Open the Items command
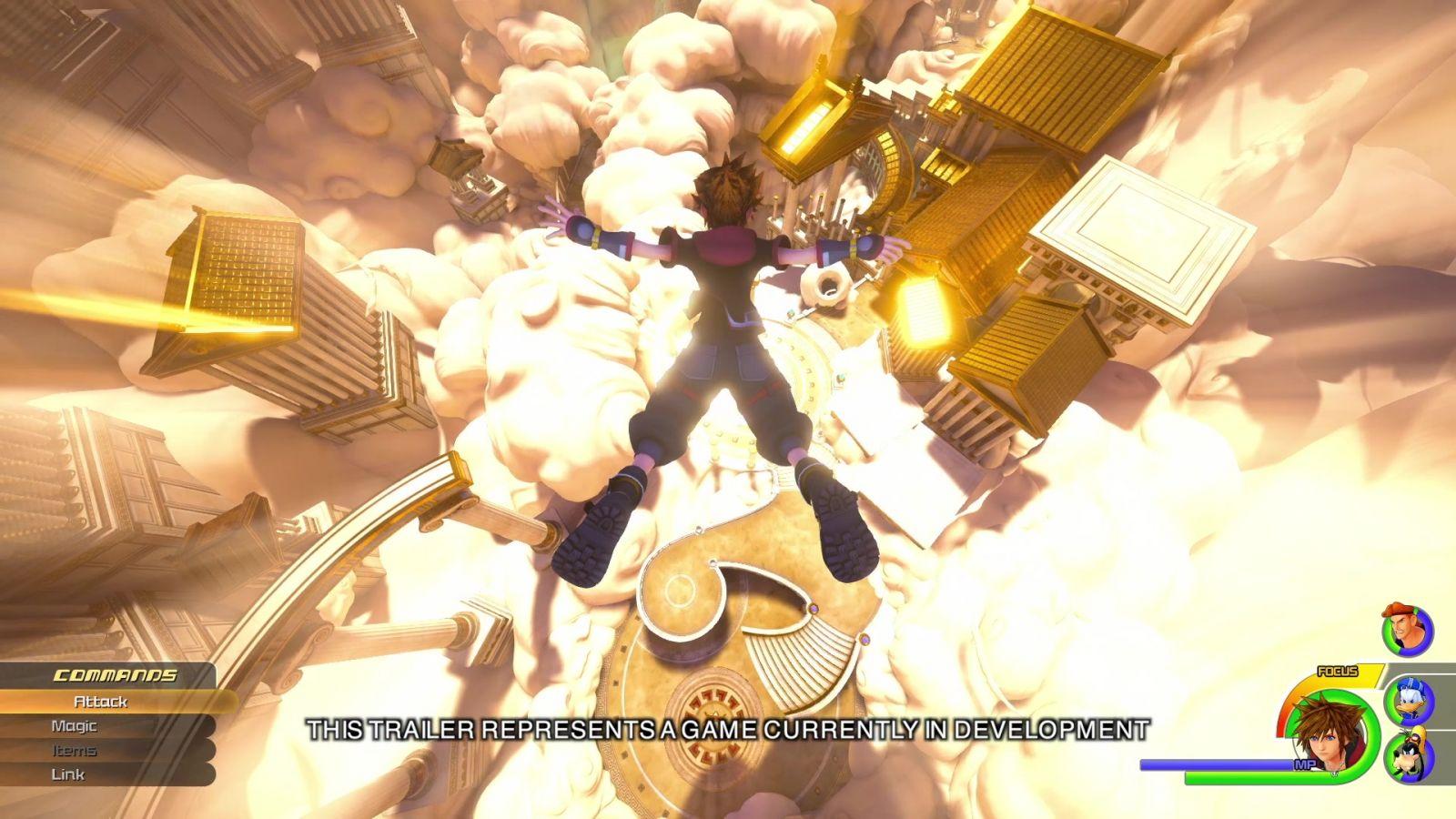Image resolution: width=1456 pixels, height=819 pixels. [x=74, y=751]
